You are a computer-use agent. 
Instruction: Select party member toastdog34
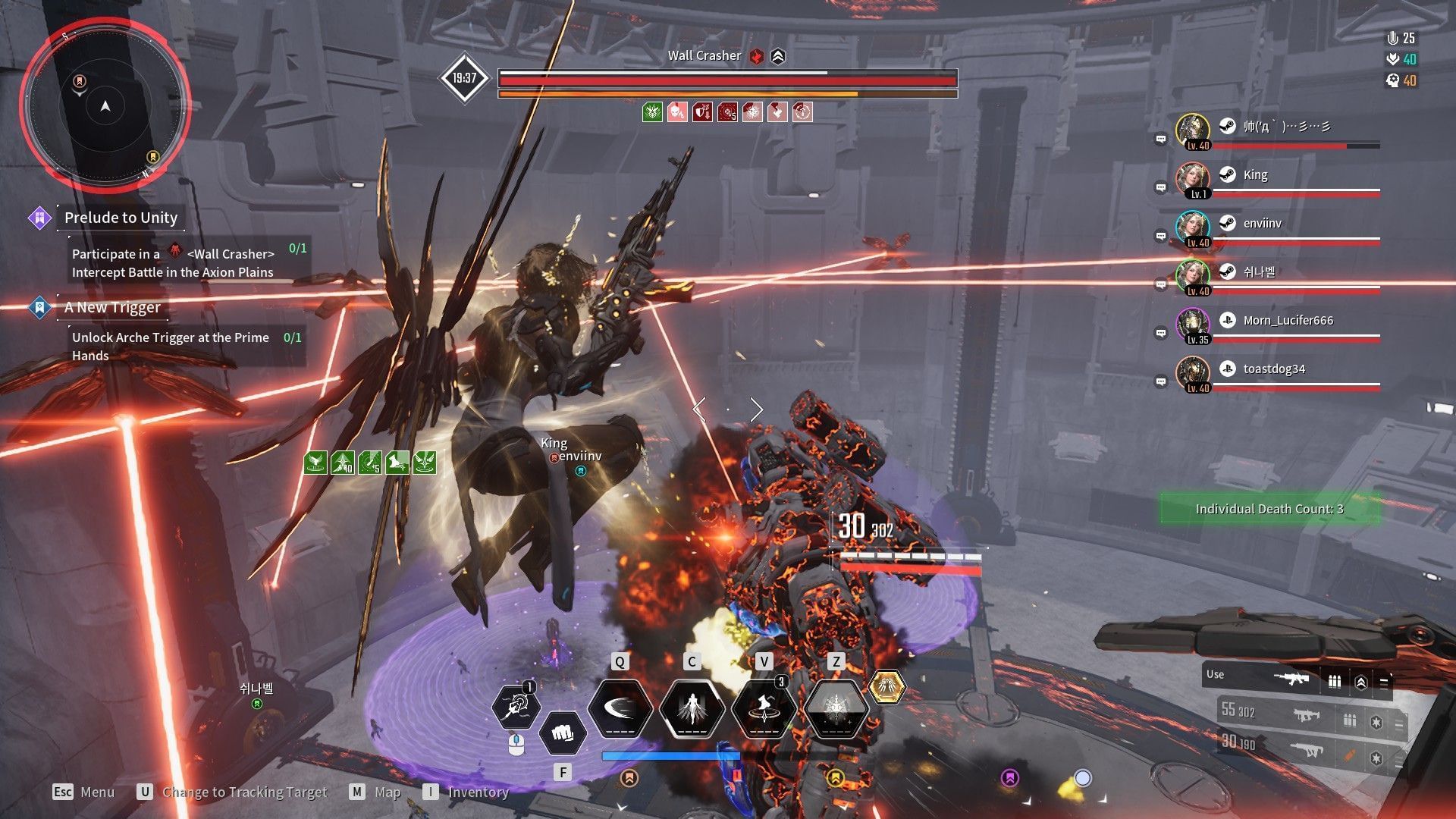coord(1274,369)
